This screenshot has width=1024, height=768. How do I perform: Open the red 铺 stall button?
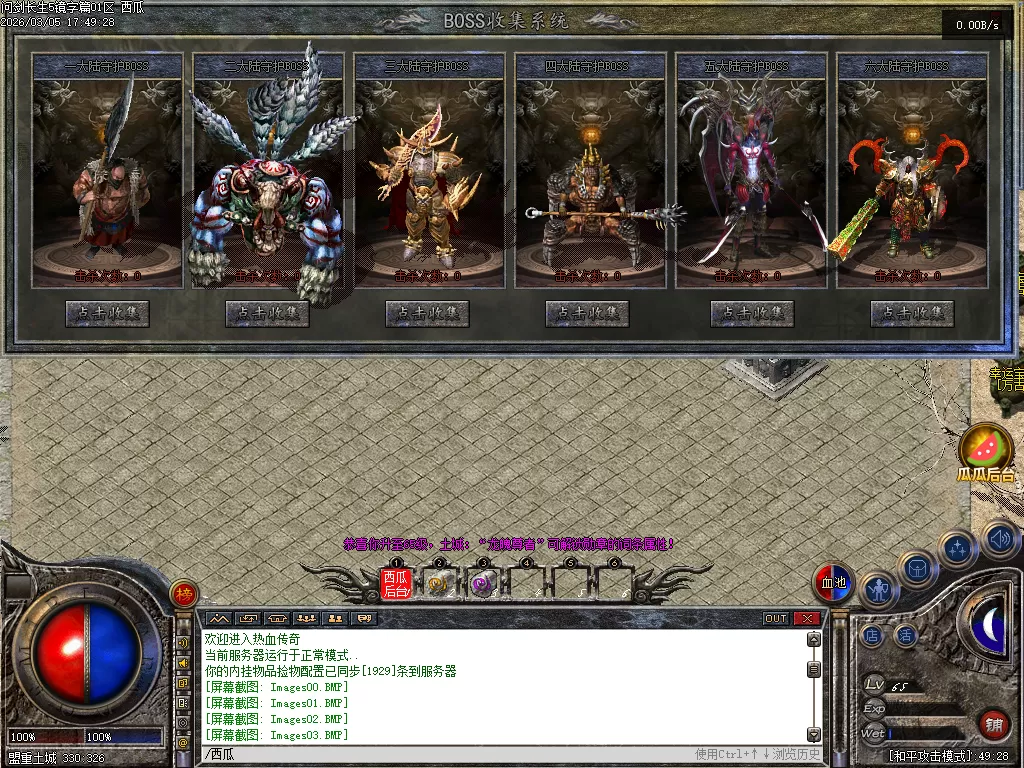(x=994, y=723)
